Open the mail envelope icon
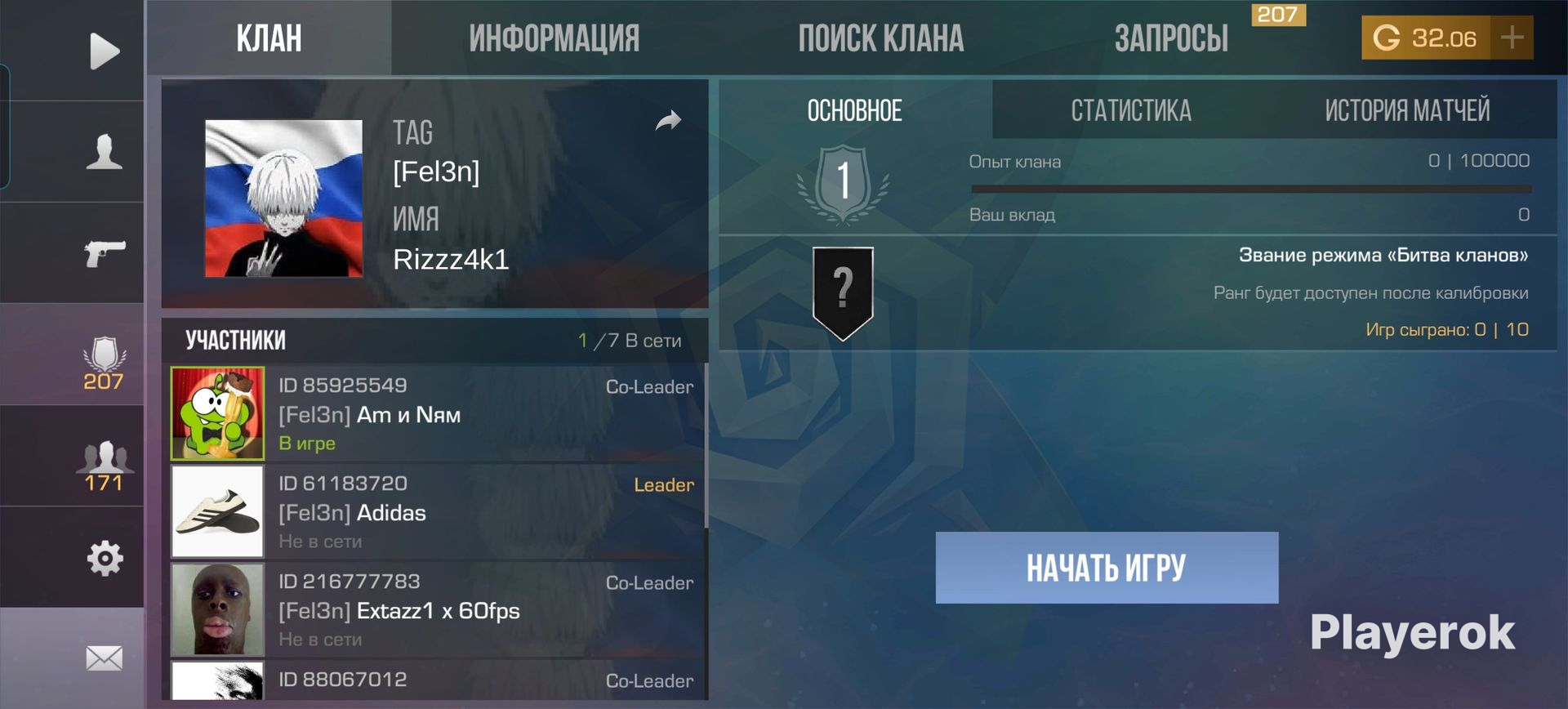 point(104,658)
